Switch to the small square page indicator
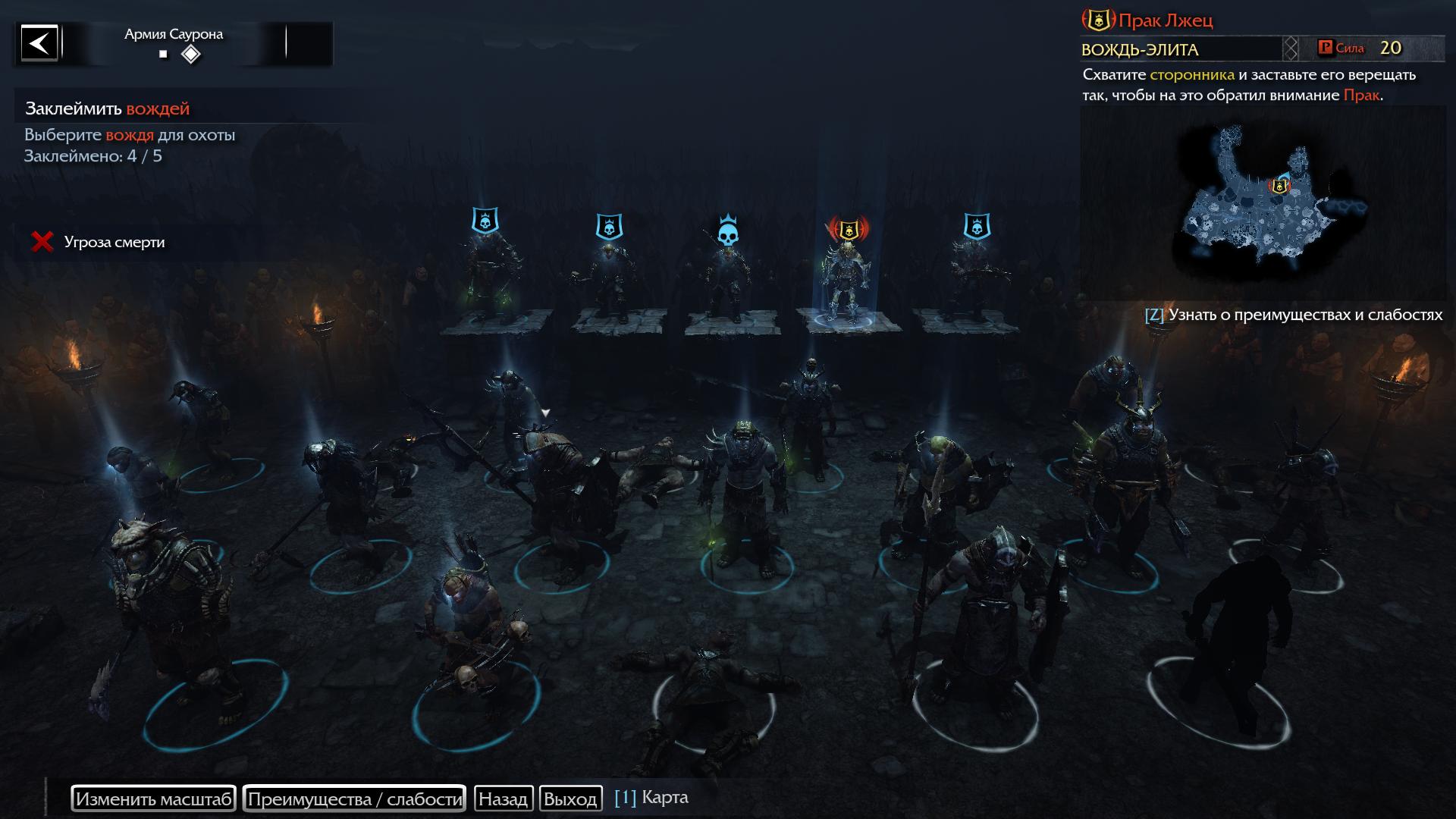 163,55
